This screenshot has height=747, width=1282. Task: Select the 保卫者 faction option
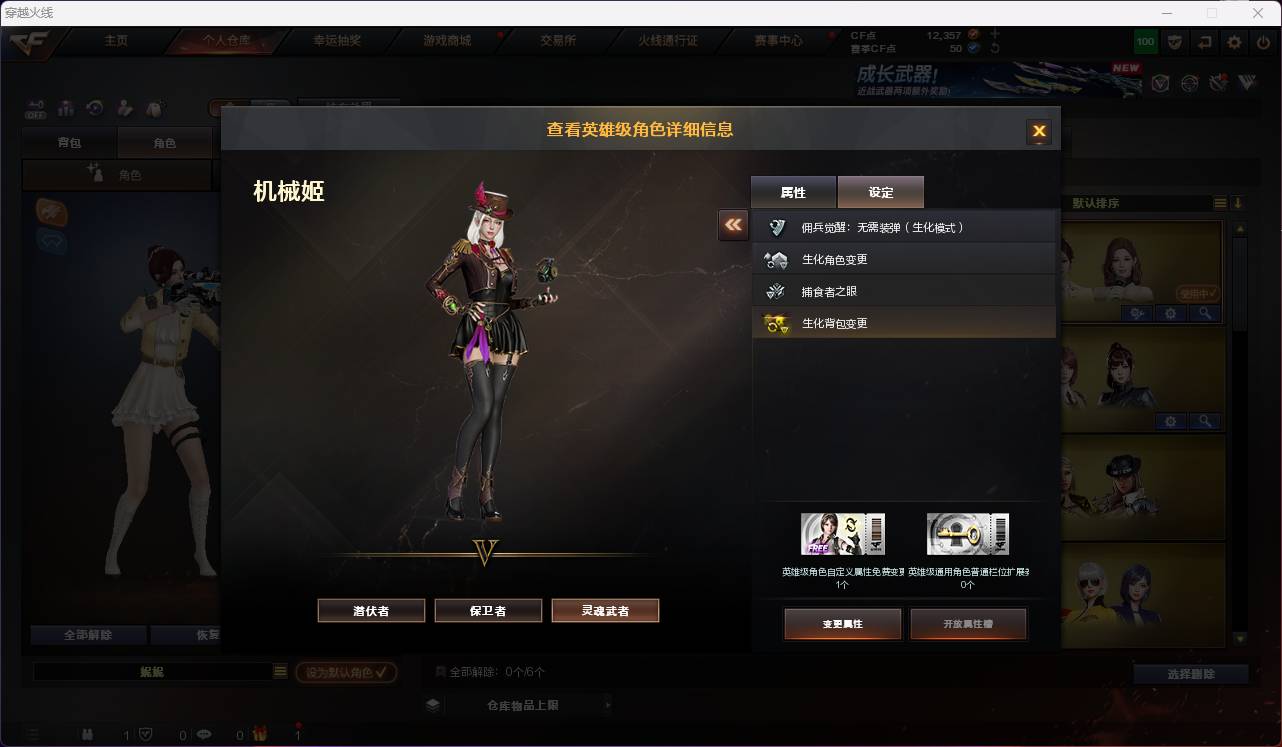[x=488, y=610]
